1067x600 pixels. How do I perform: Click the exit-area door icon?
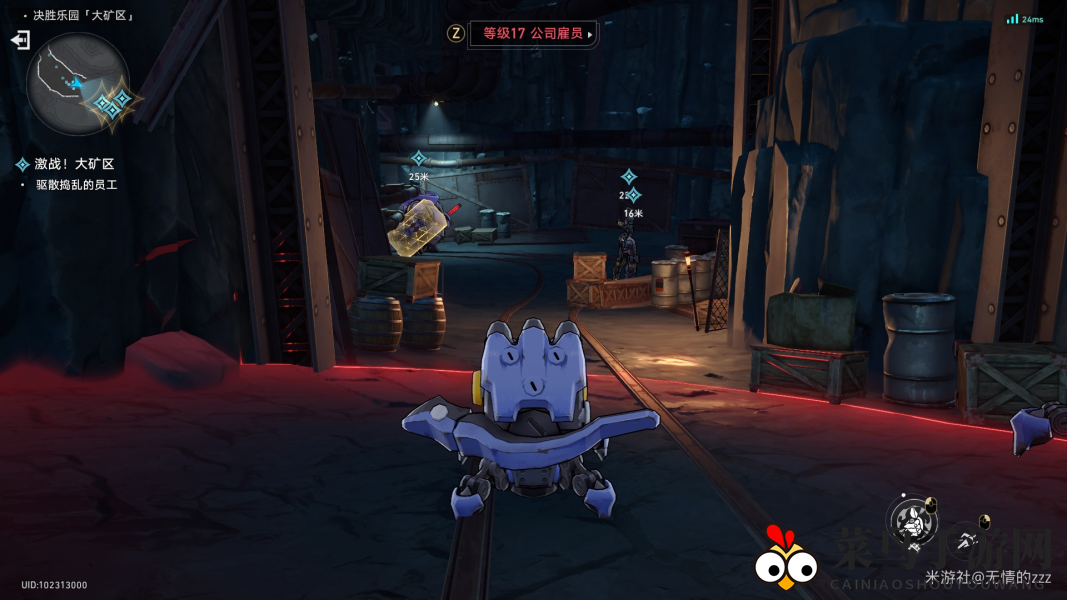(x=20, y=40)
